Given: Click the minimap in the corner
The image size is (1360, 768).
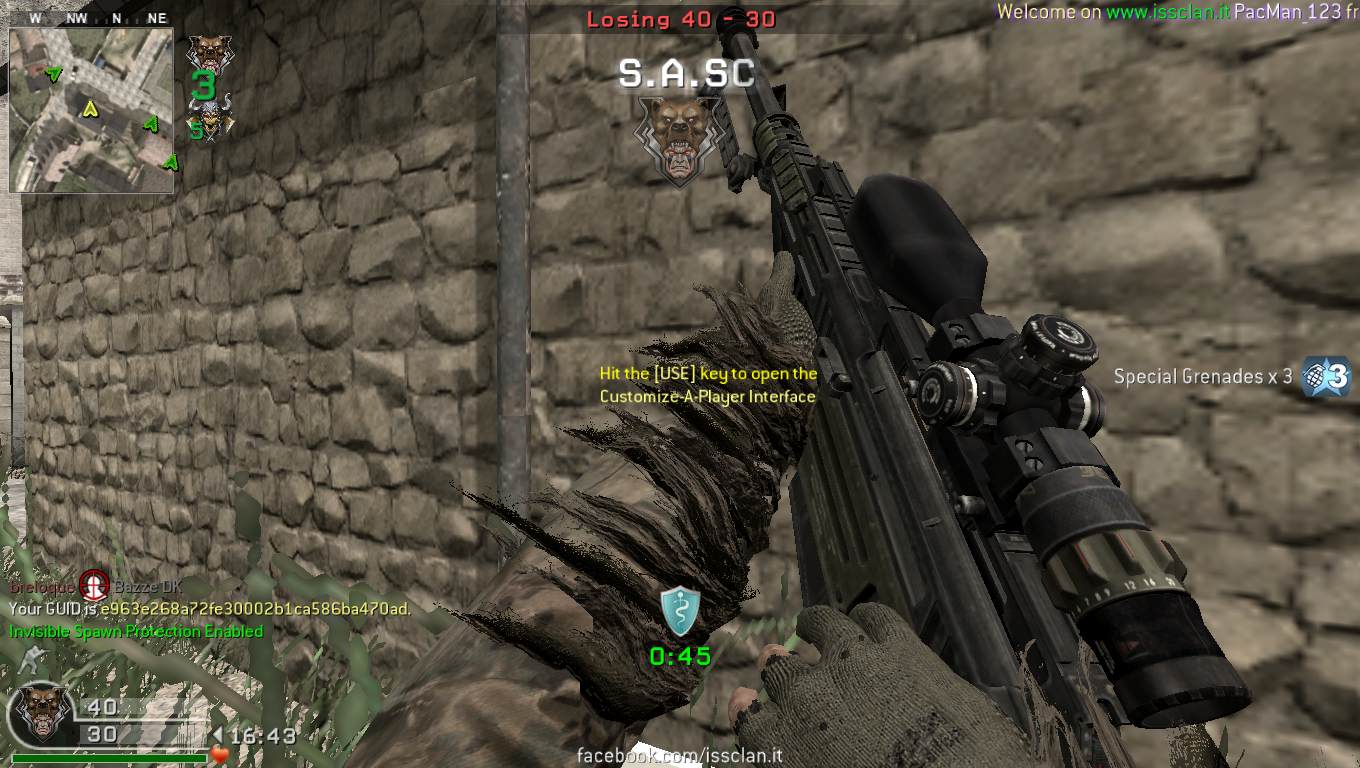Looking at the screenshot, I should click(91, 110).
